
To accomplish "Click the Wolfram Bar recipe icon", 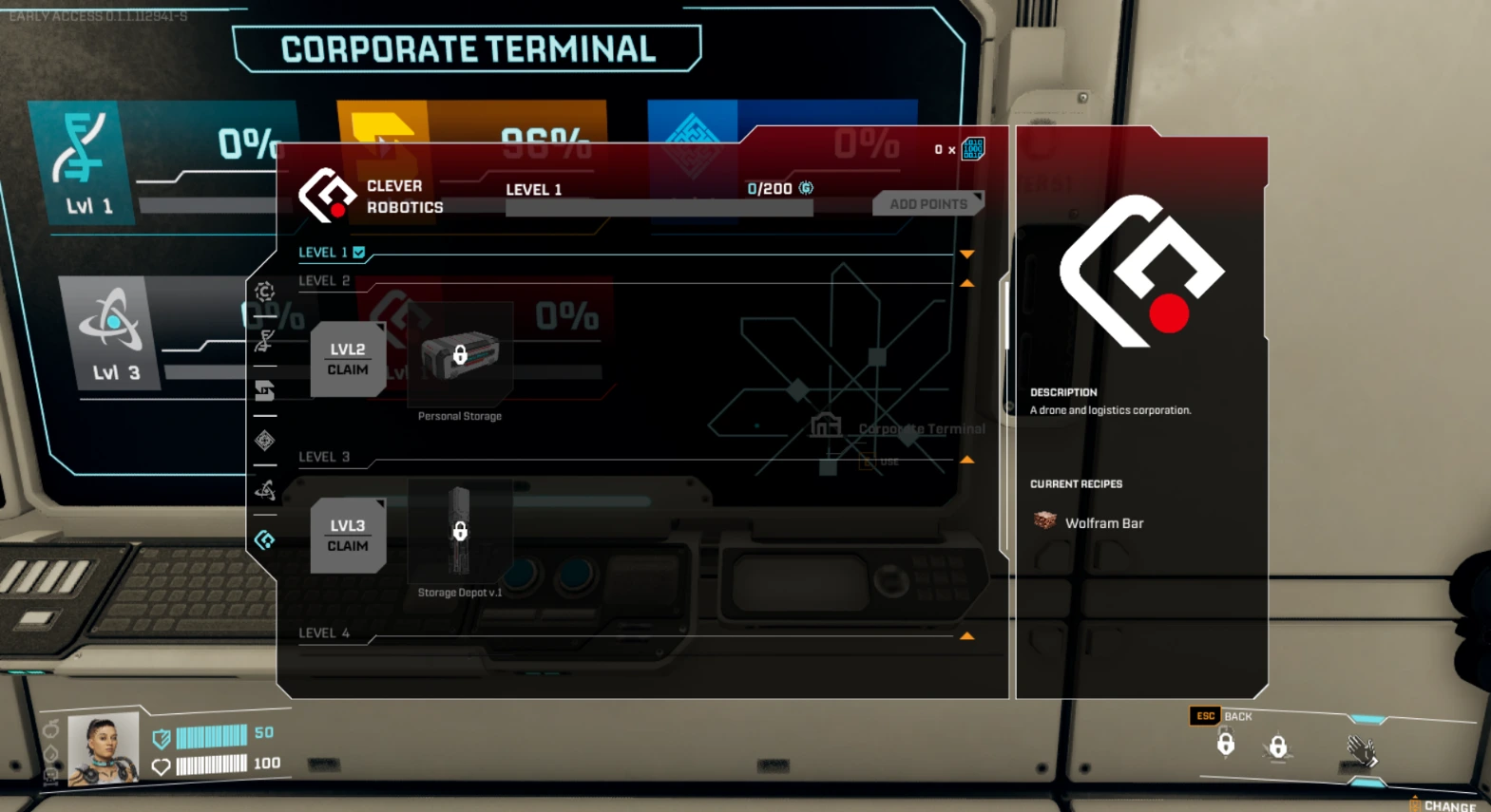I will [x=1044, y=521].
